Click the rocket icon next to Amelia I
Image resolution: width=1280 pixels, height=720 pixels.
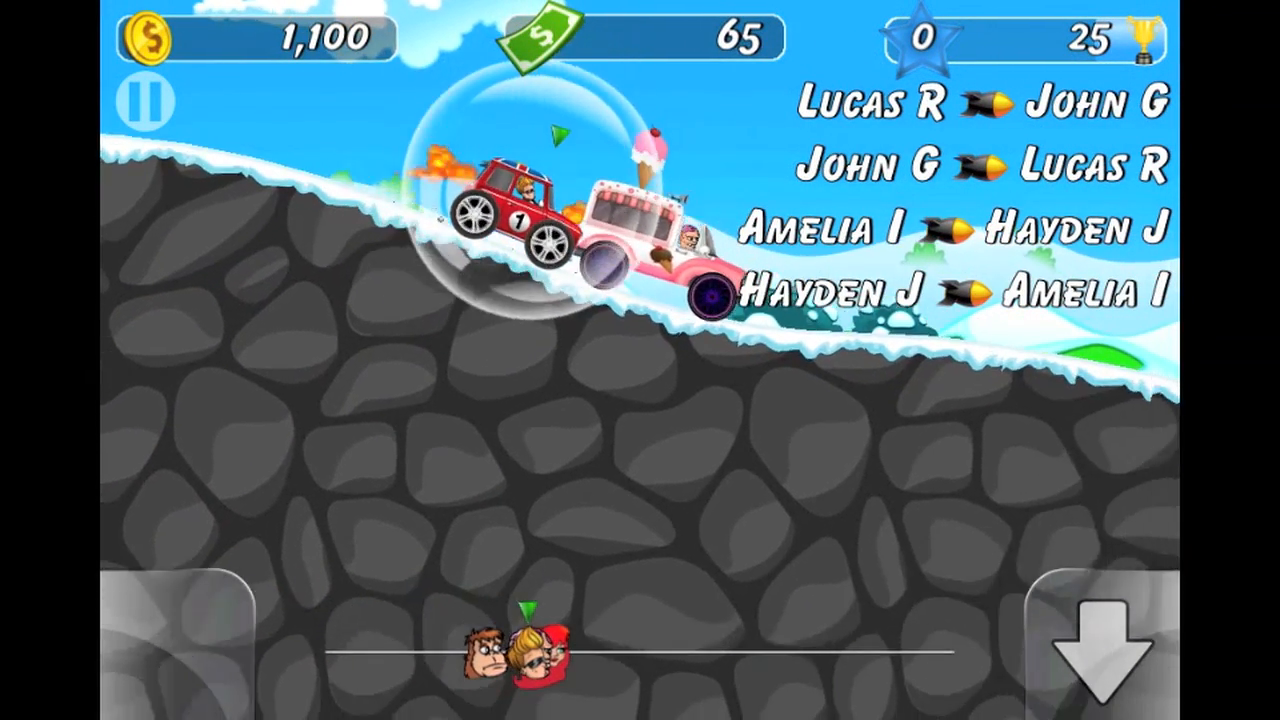click(x=947, y=230)
